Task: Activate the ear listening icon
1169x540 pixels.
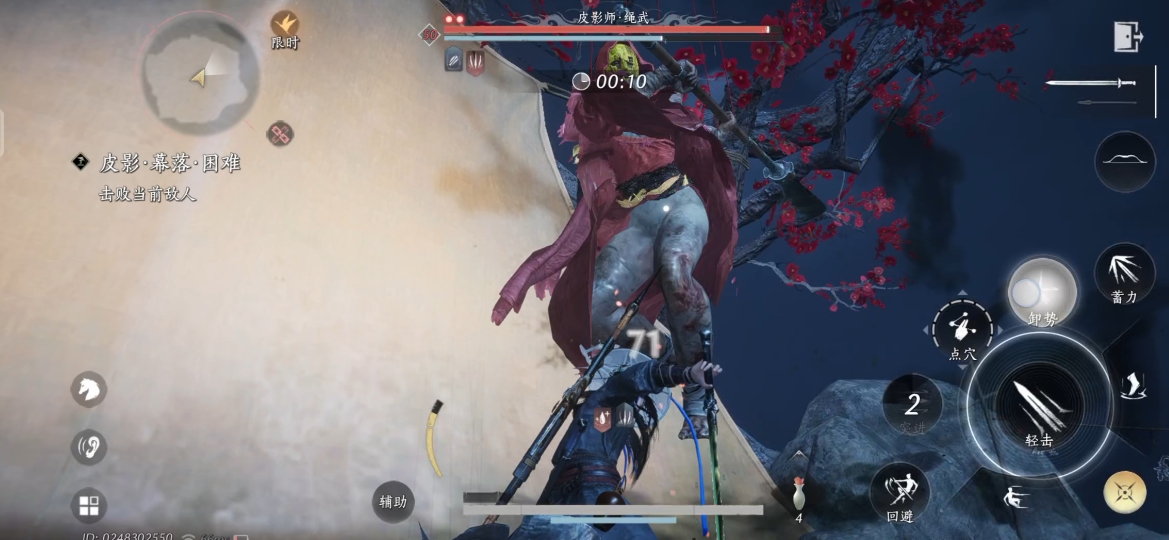Action: coord(89,446)
